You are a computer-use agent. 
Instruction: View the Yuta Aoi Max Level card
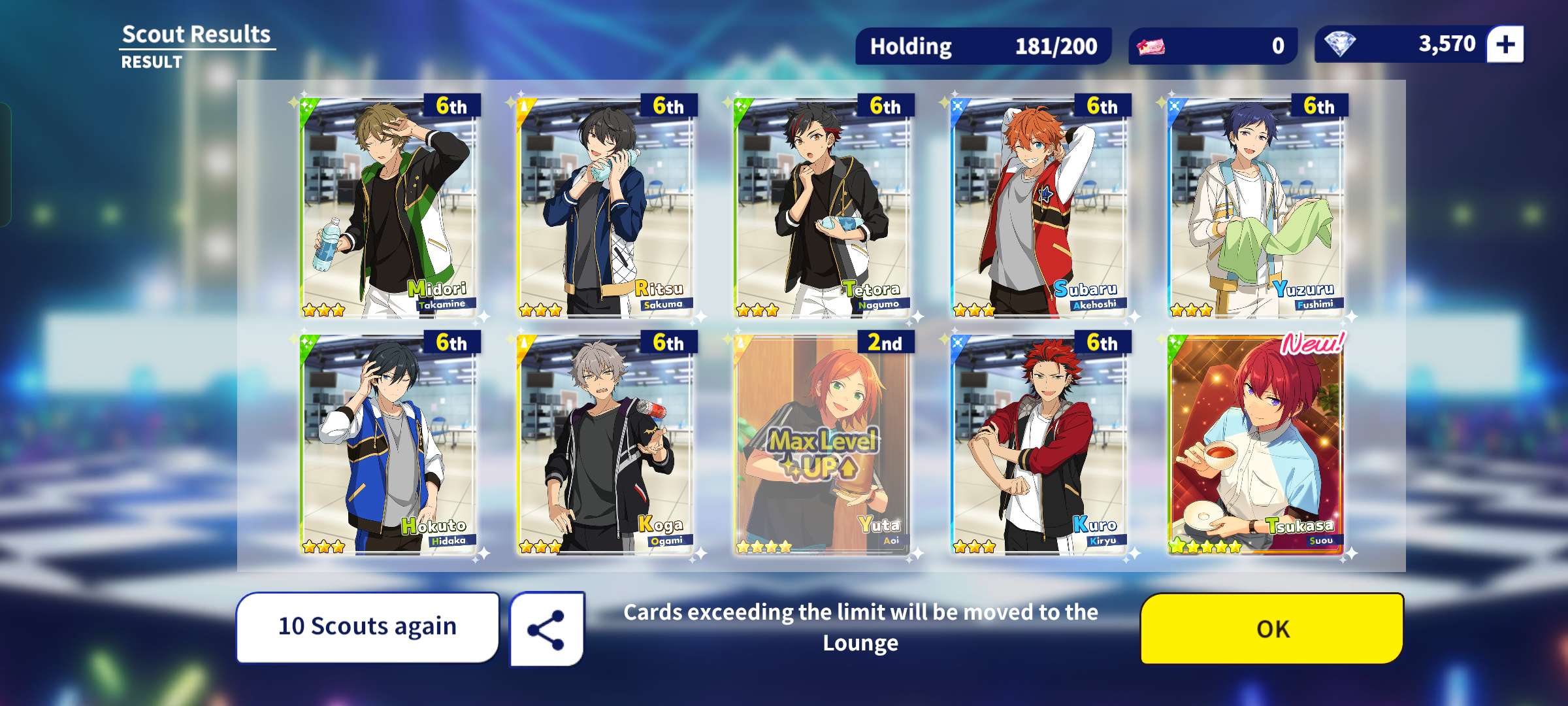(x=823, y=445)
